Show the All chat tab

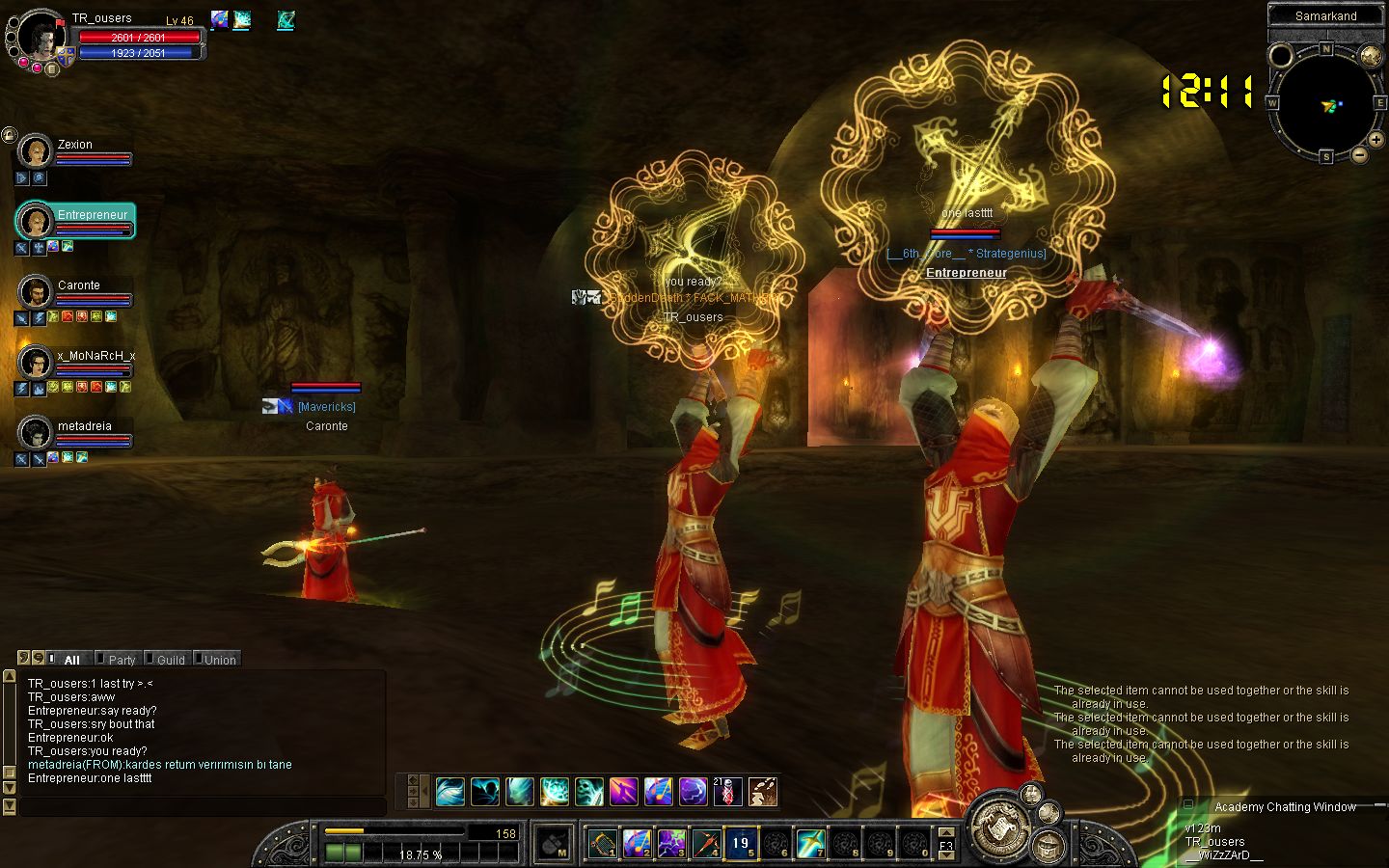(x=70, y=660)
